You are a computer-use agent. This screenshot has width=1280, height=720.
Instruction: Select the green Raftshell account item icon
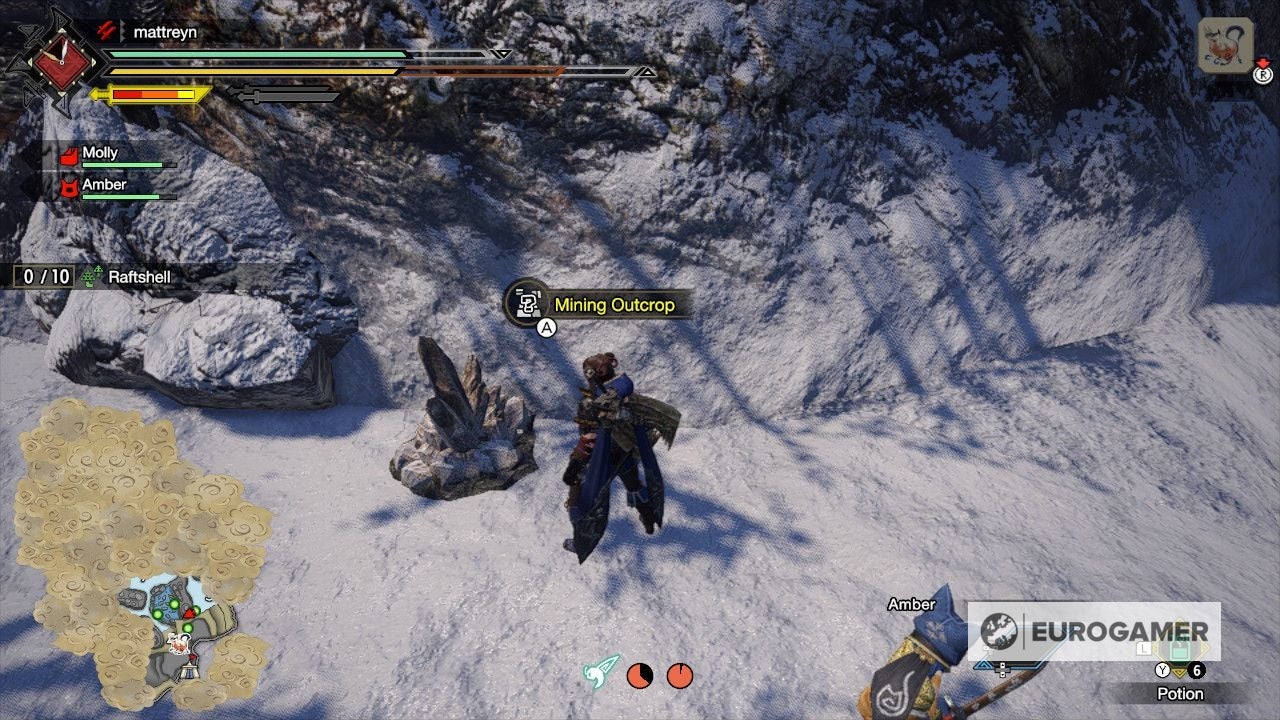pyautogui.click(x=92, y=278)
